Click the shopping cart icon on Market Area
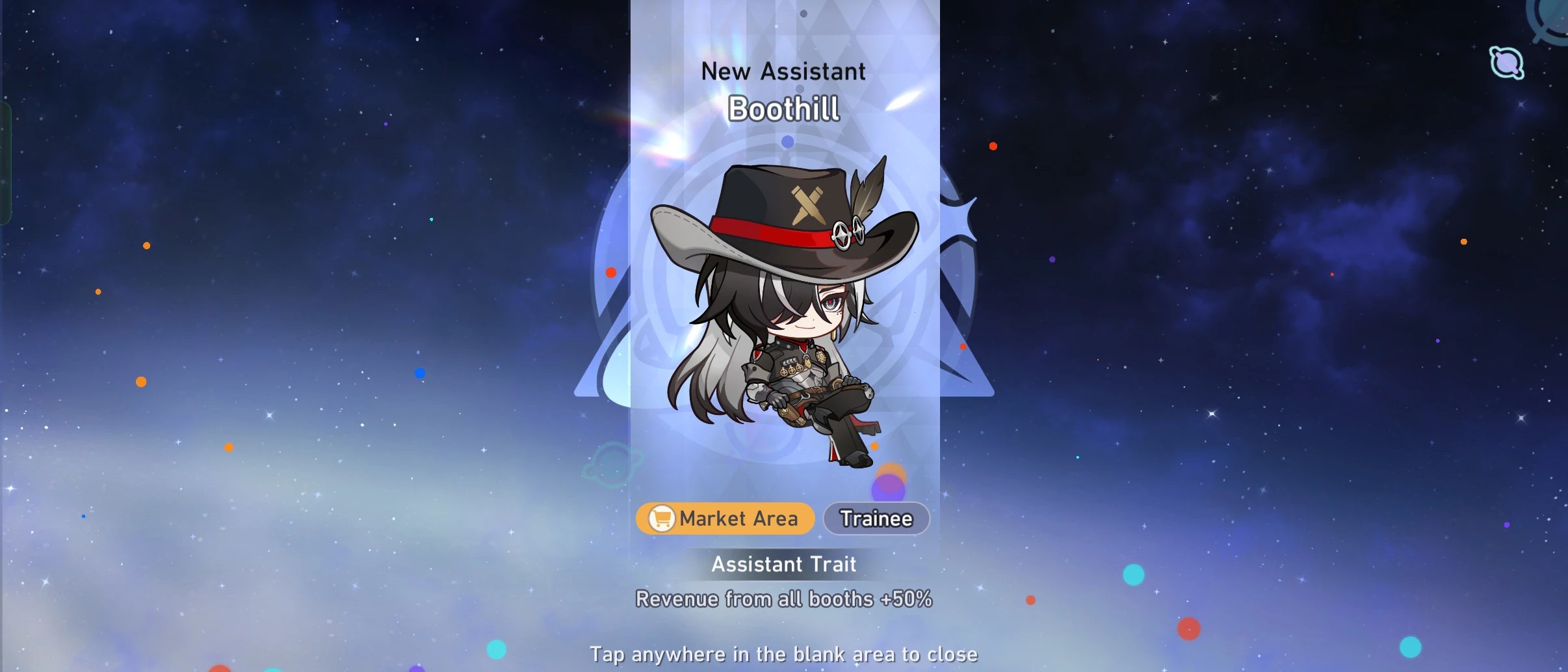The width and height of the screenshot is (1568, 672). [660, 518]
